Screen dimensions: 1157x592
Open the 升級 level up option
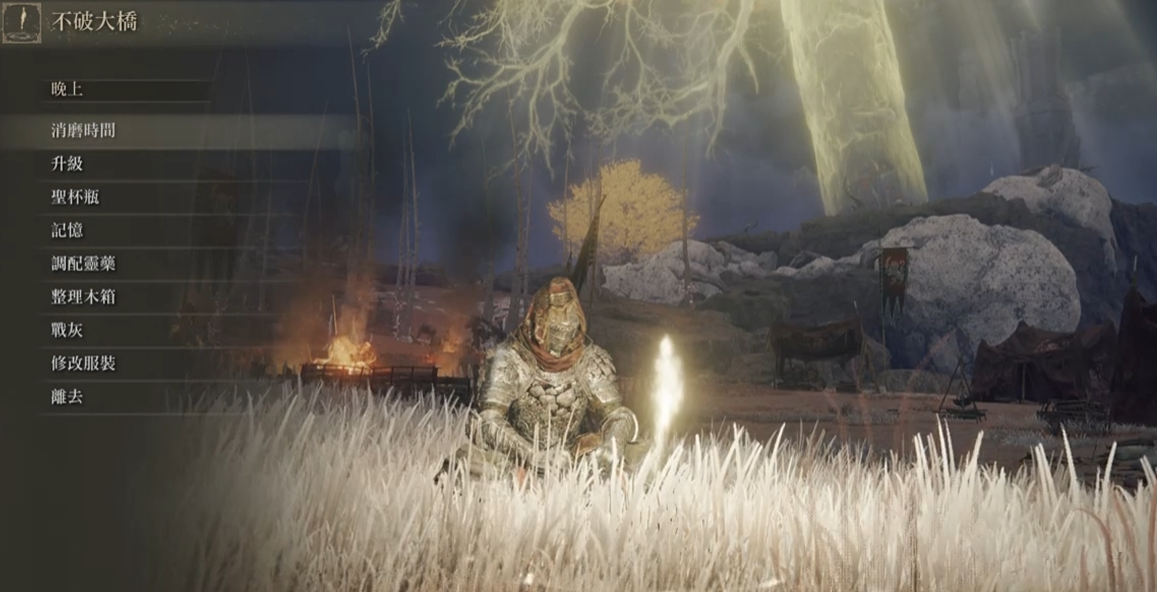tap(68, 164)
